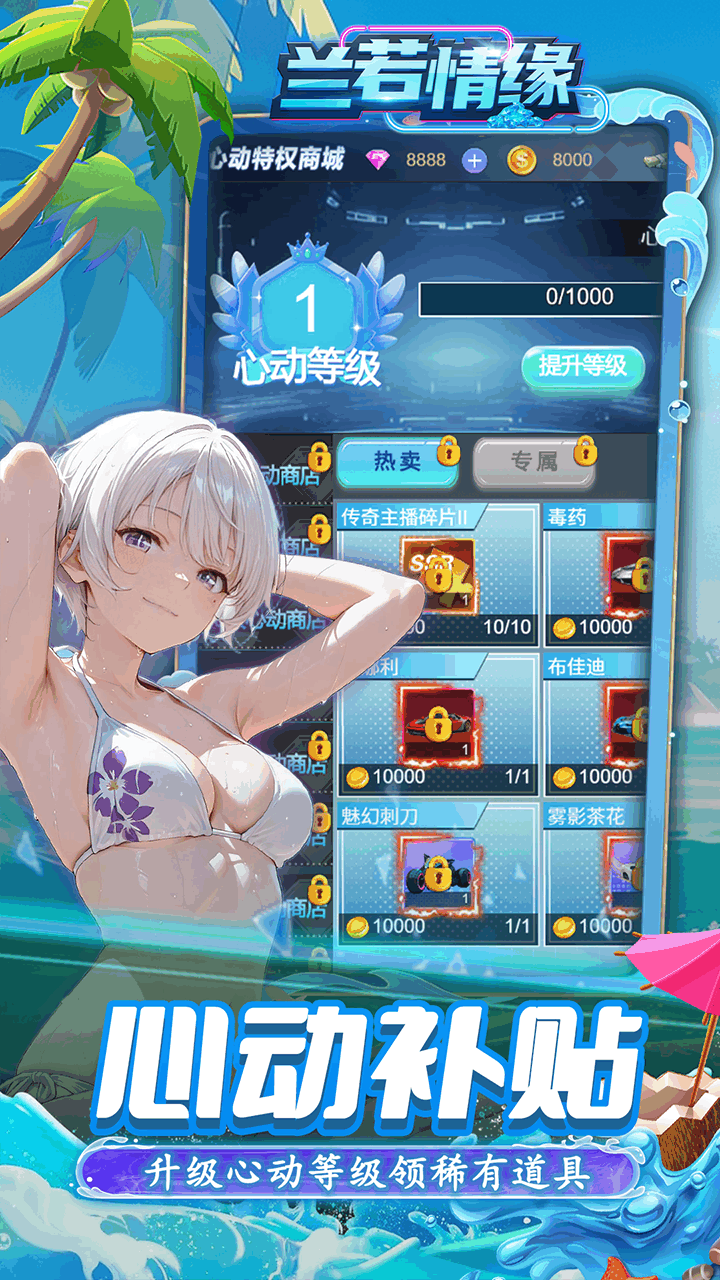This screenshot has height=1280, width=720.
Task: Tap the 提升等级 upgrade button
Action: pos(582,366)
